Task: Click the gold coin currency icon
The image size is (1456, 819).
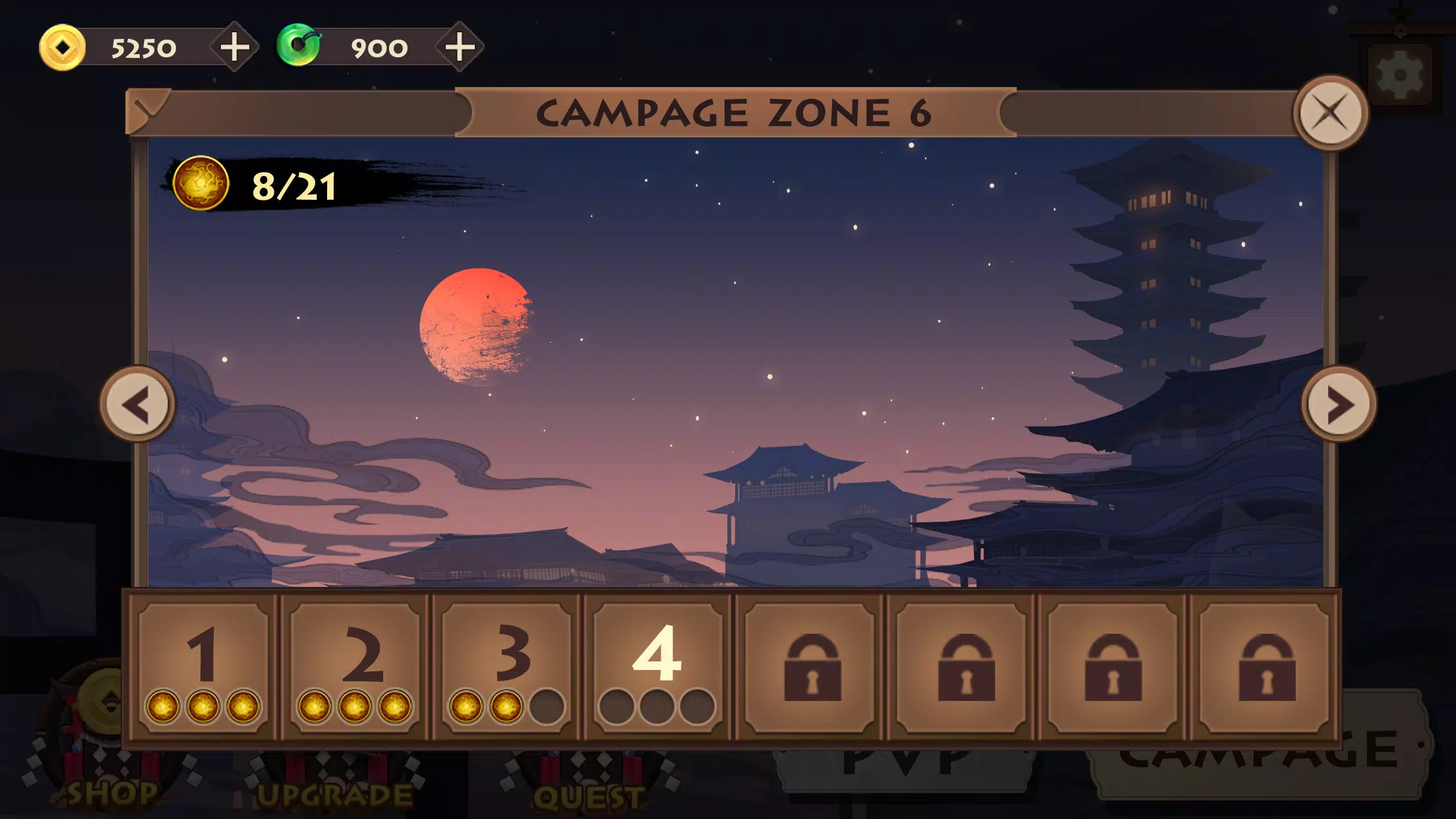Action: (63, 46)
